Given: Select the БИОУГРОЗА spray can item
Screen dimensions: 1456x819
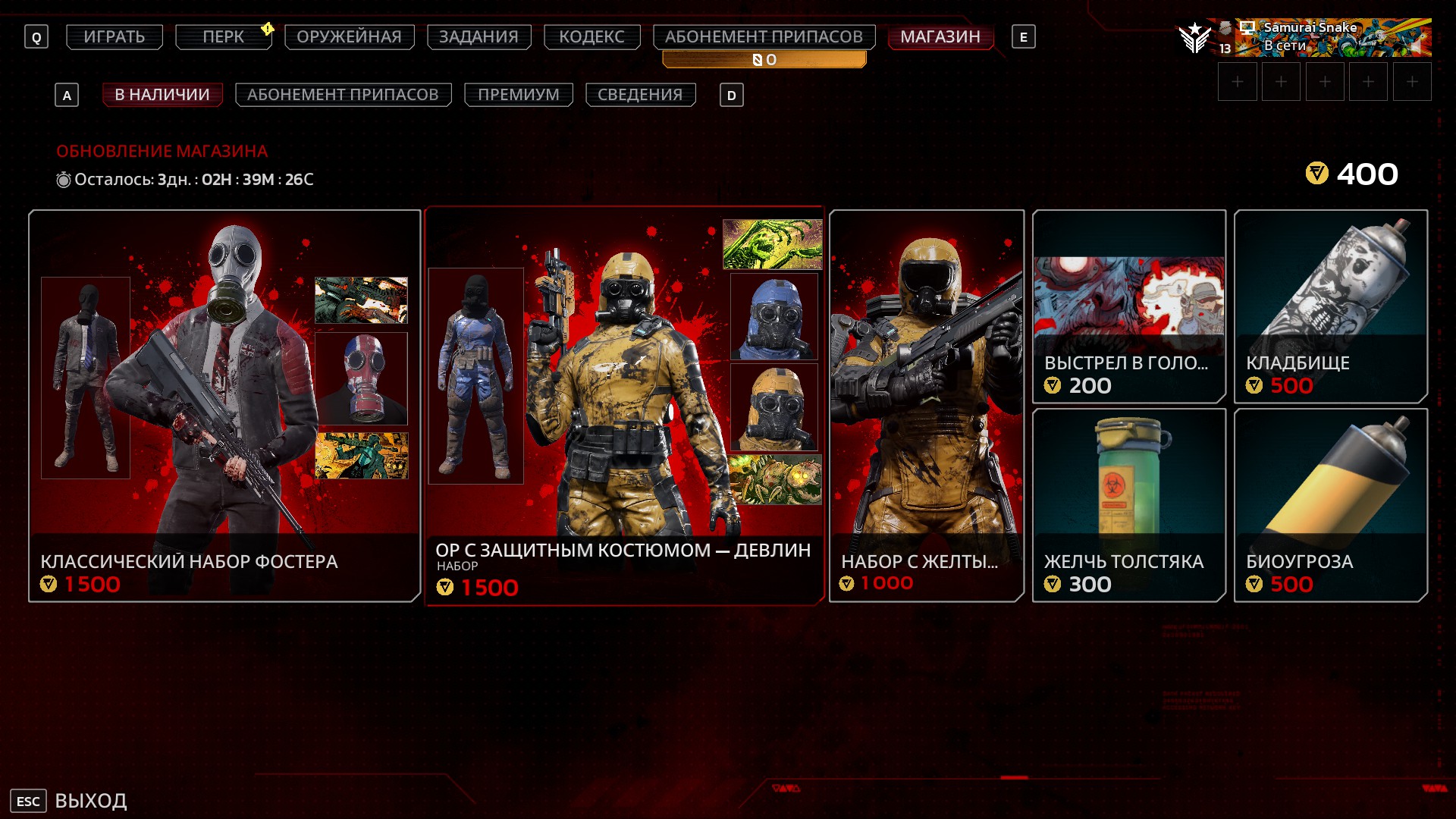Looking at the screenshot, I should (x=1331, y=505).
